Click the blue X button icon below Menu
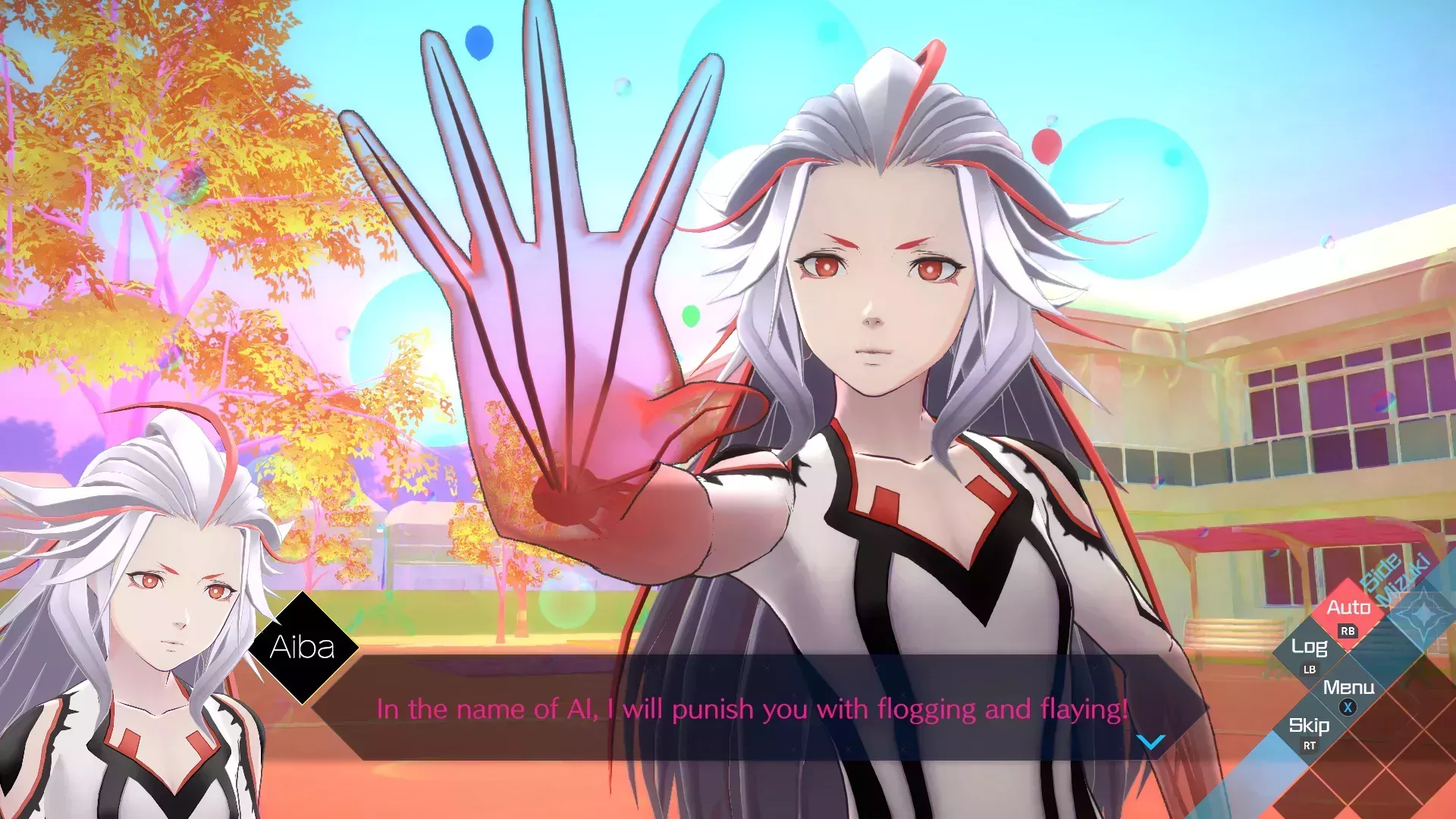 1348,706
